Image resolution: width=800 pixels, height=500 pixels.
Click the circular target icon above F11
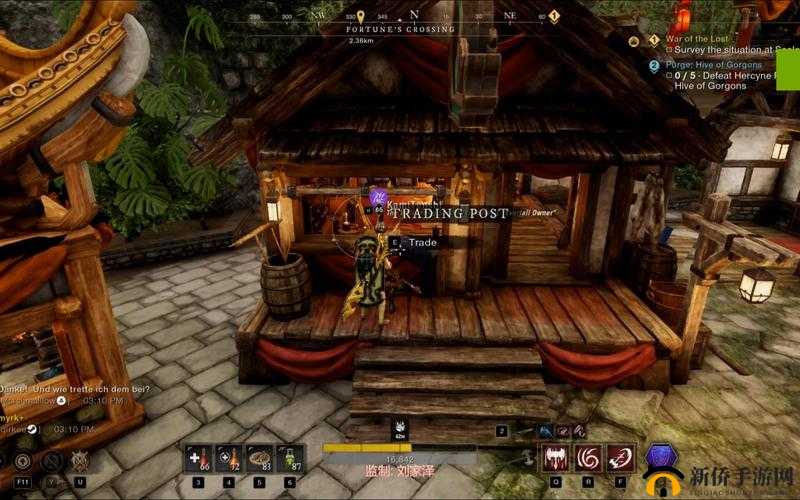22,460
